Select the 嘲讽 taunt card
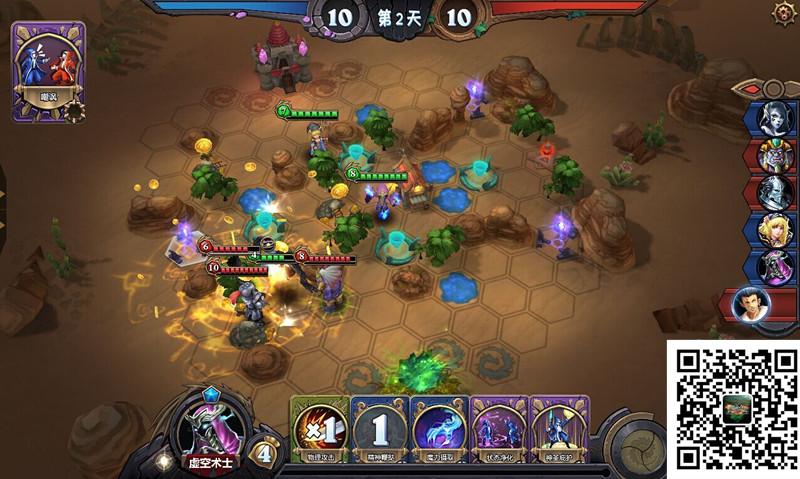Screen dimensions: 800x479 point(48,70)
